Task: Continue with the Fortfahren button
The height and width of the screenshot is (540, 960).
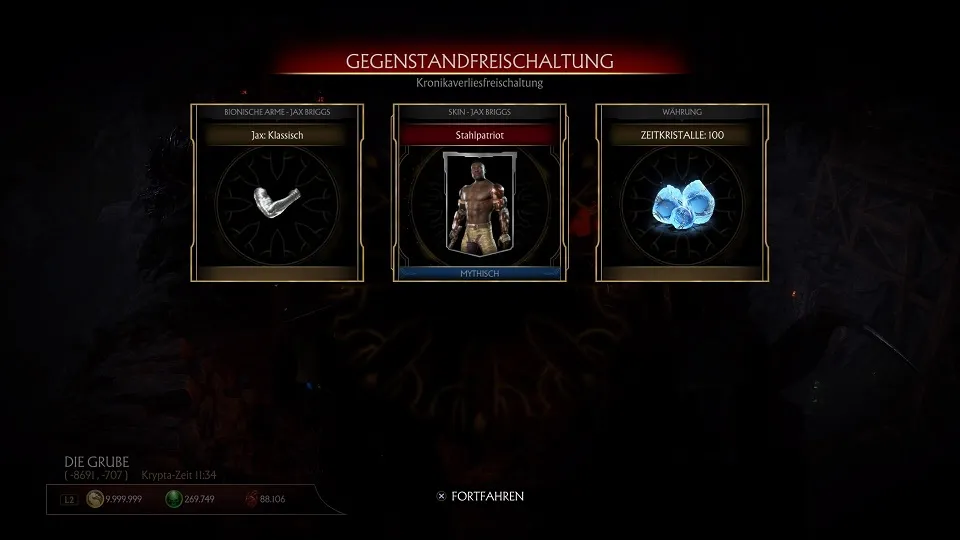Action: tap(480, 496)
